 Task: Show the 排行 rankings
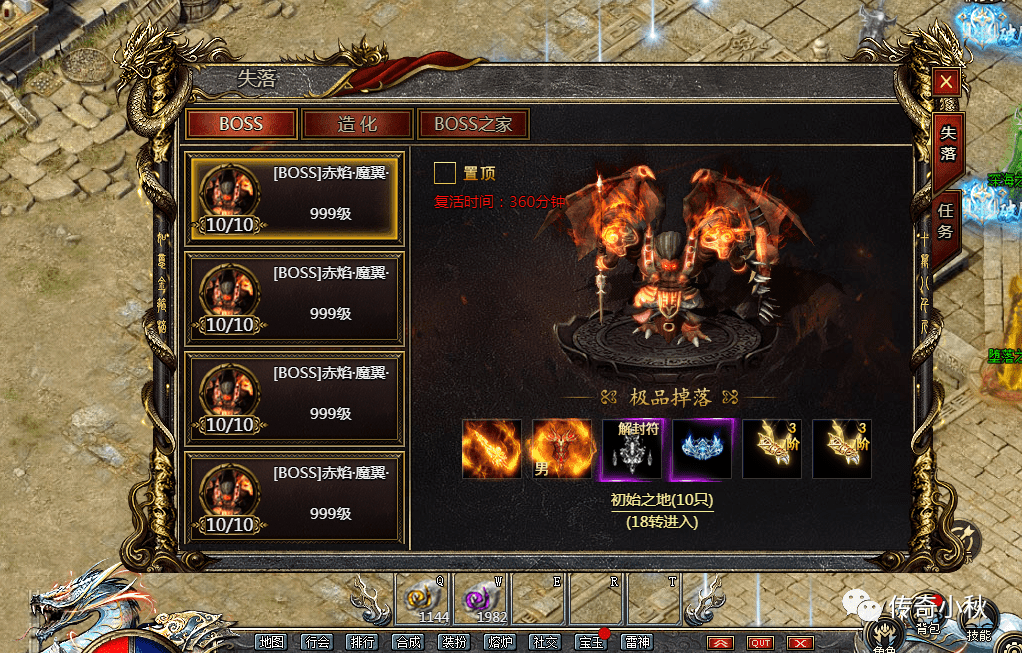pos(362,642)
